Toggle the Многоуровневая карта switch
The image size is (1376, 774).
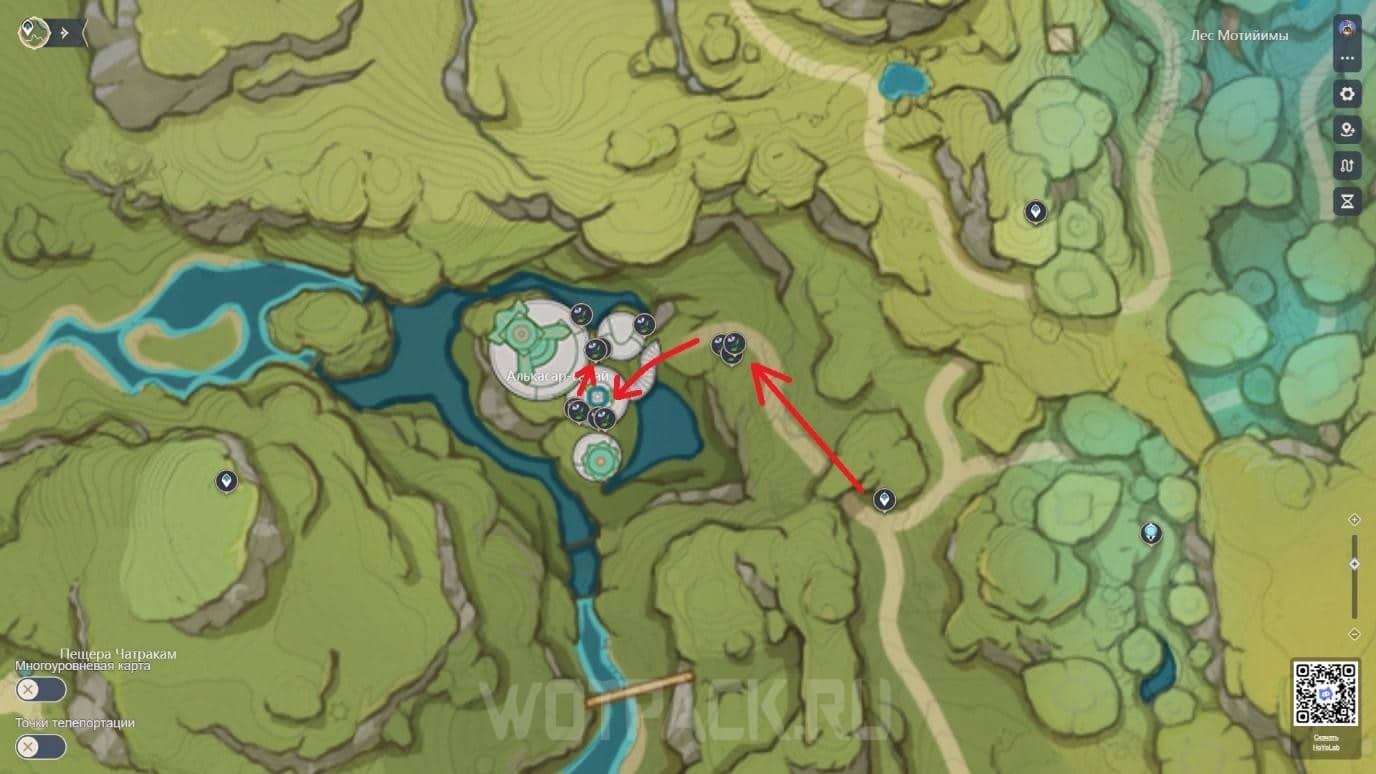coord(41,690)
